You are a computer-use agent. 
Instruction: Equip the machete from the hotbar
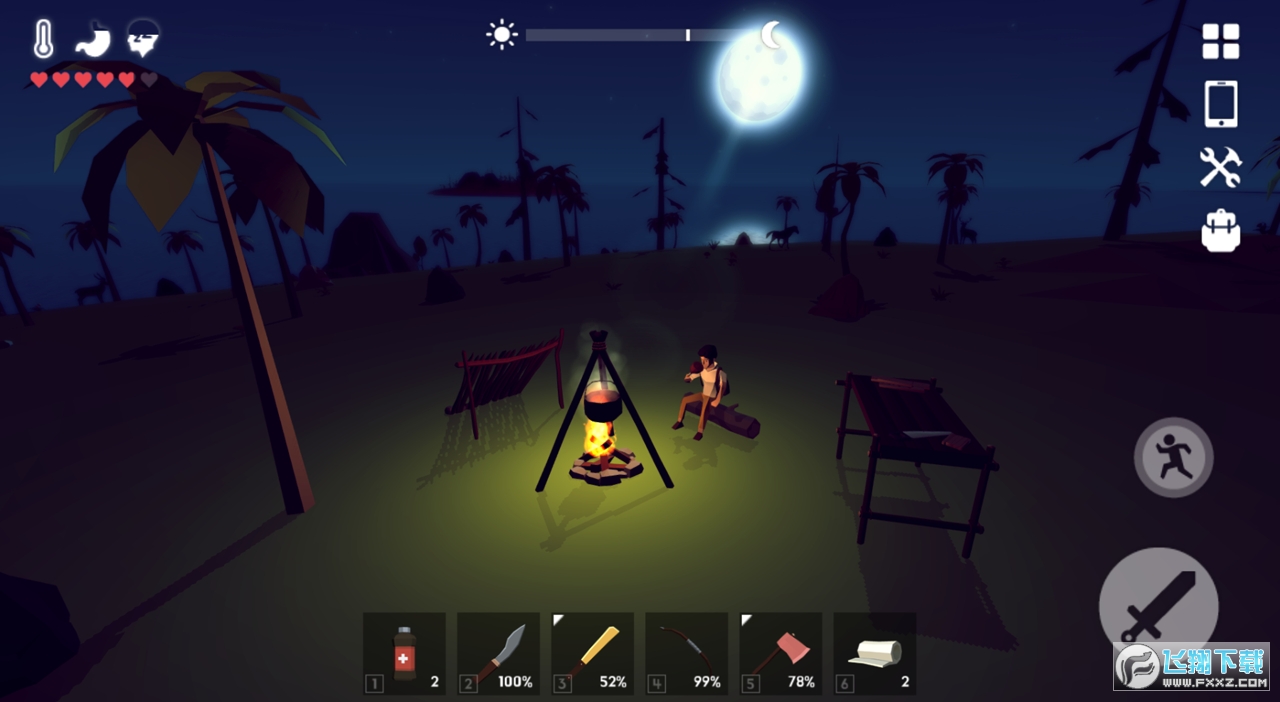click(x=498, y=654)
